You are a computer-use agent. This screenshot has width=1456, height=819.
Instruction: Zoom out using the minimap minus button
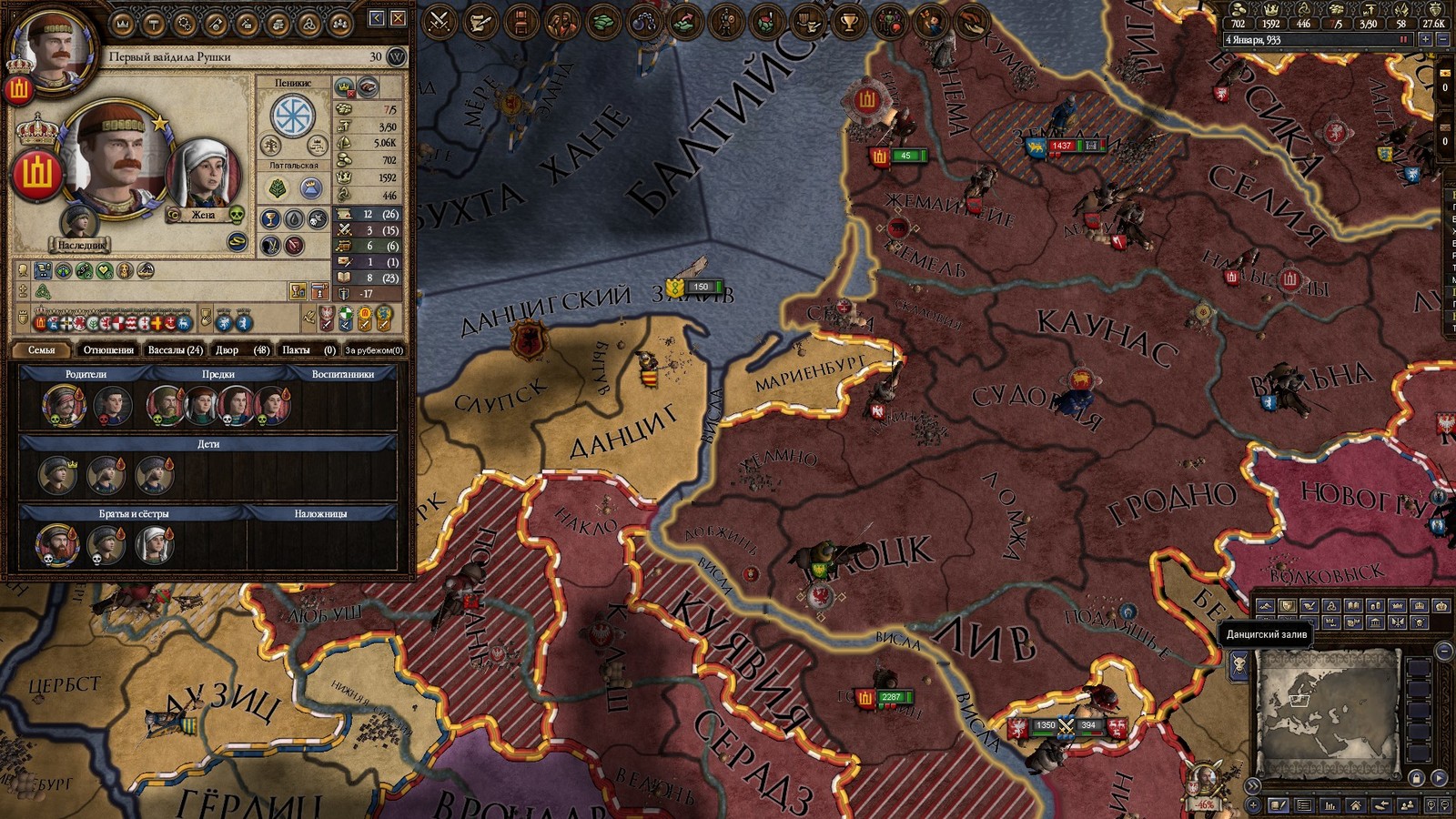(1444, 651)
